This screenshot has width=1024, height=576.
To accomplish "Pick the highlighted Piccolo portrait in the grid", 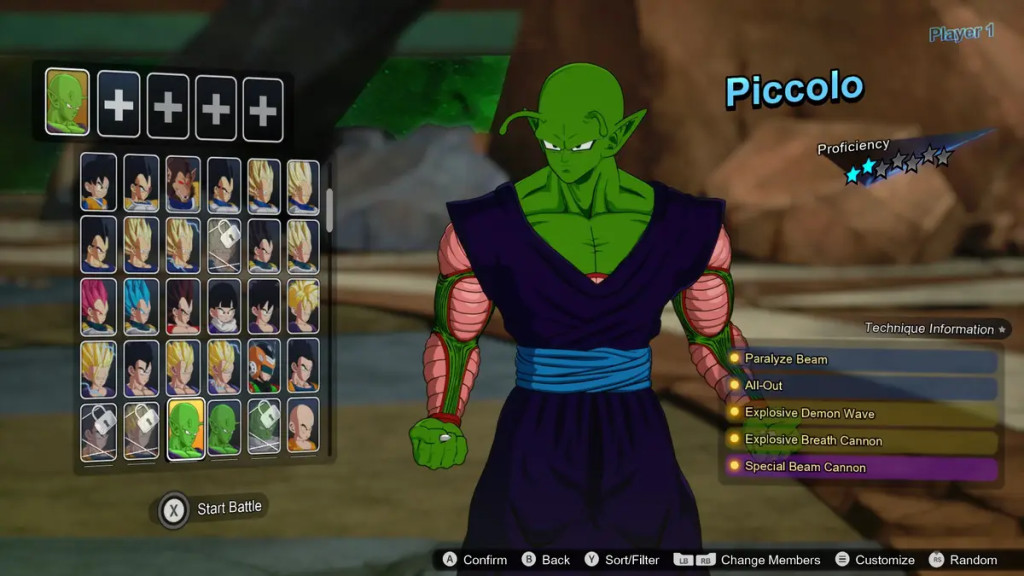I will (185, 430).
